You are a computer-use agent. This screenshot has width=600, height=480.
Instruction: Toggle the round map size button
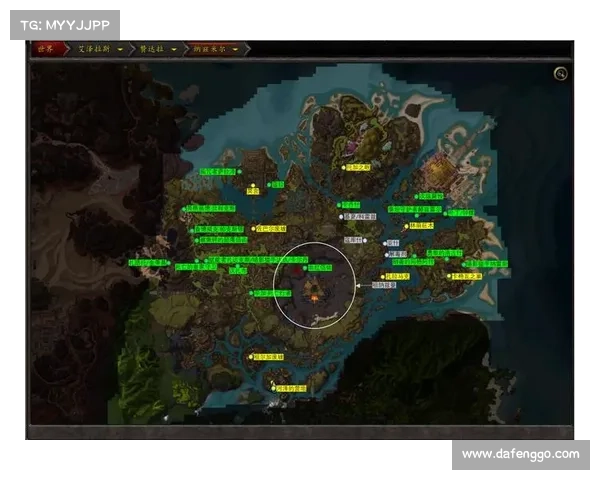click(x=561, y=73)
